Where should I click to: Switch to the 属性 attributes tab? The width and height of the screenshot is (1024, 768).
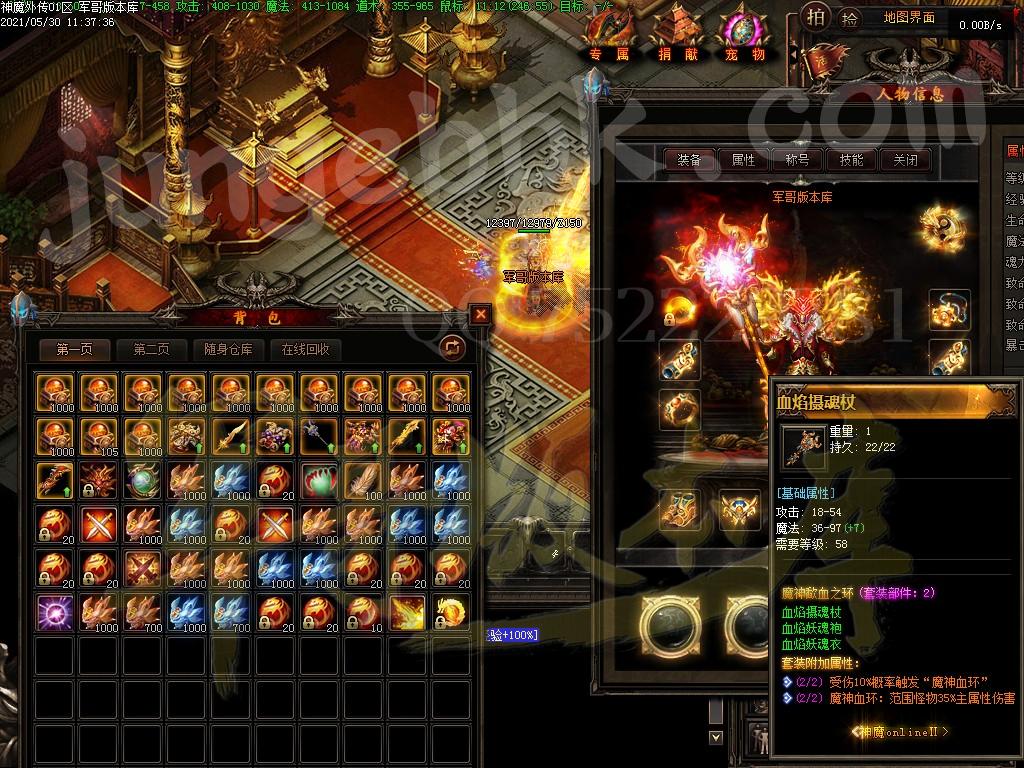(743, 160)
